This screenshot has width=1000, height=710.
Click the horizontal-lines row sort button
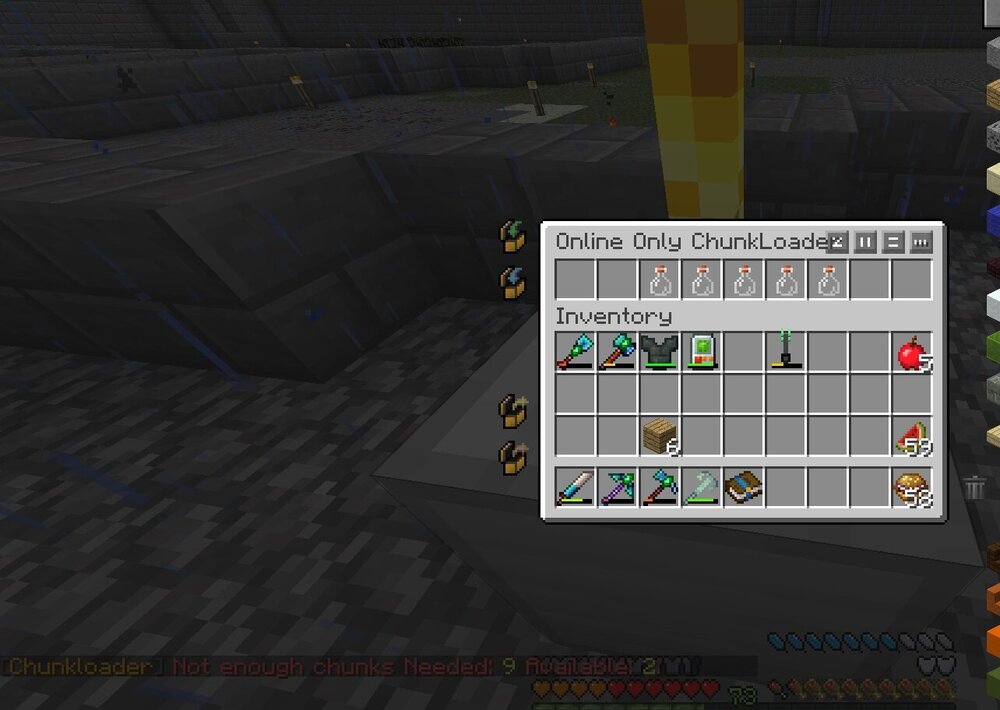pos(894,242)
